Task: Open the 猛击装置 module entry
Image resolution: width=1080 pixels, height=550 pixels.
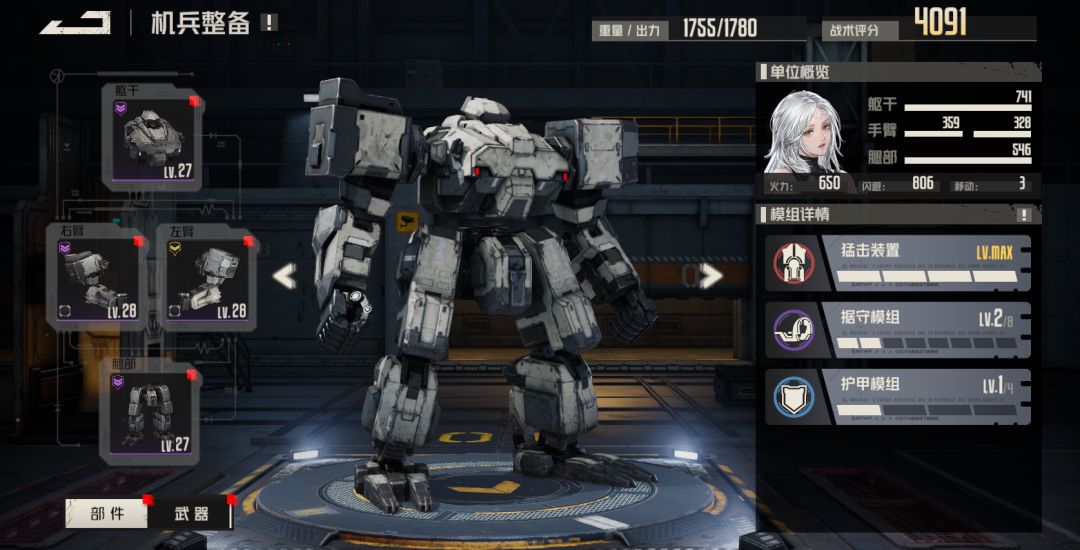Action: click(898, 263)
